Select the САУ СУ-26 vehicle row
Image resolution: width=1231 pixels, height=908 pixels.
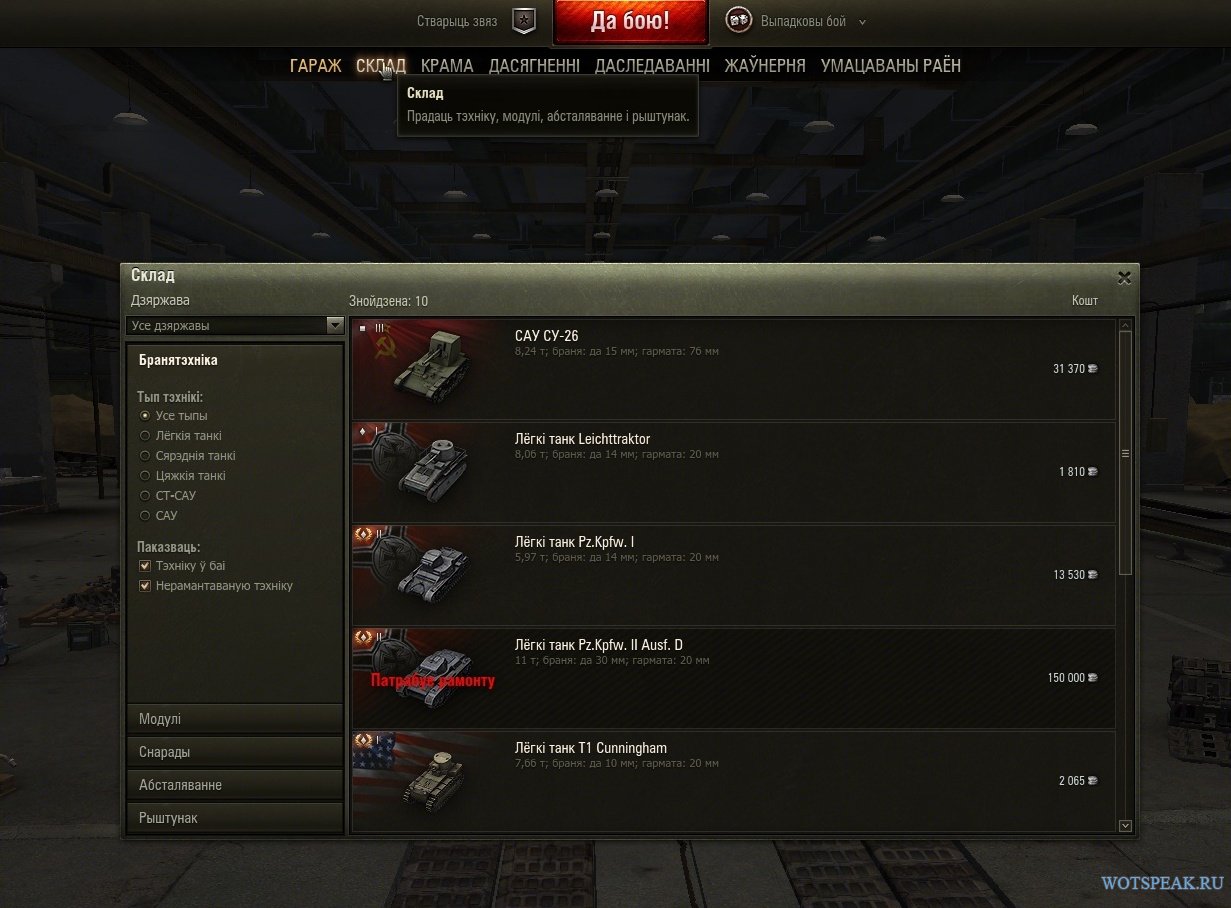(x=733, y=369)
